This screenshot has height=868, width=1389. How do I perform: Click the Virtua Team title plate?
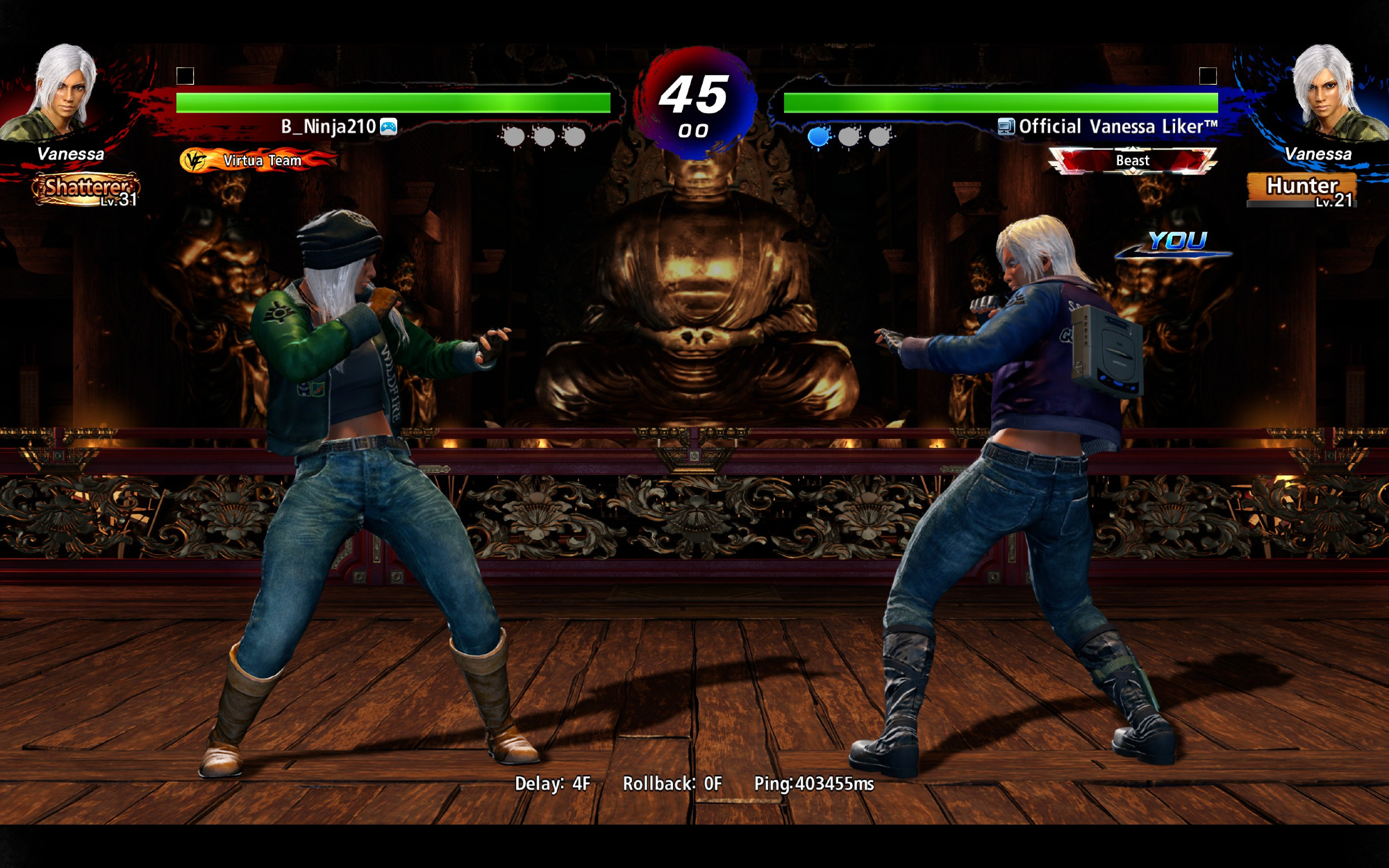[258, 160]
